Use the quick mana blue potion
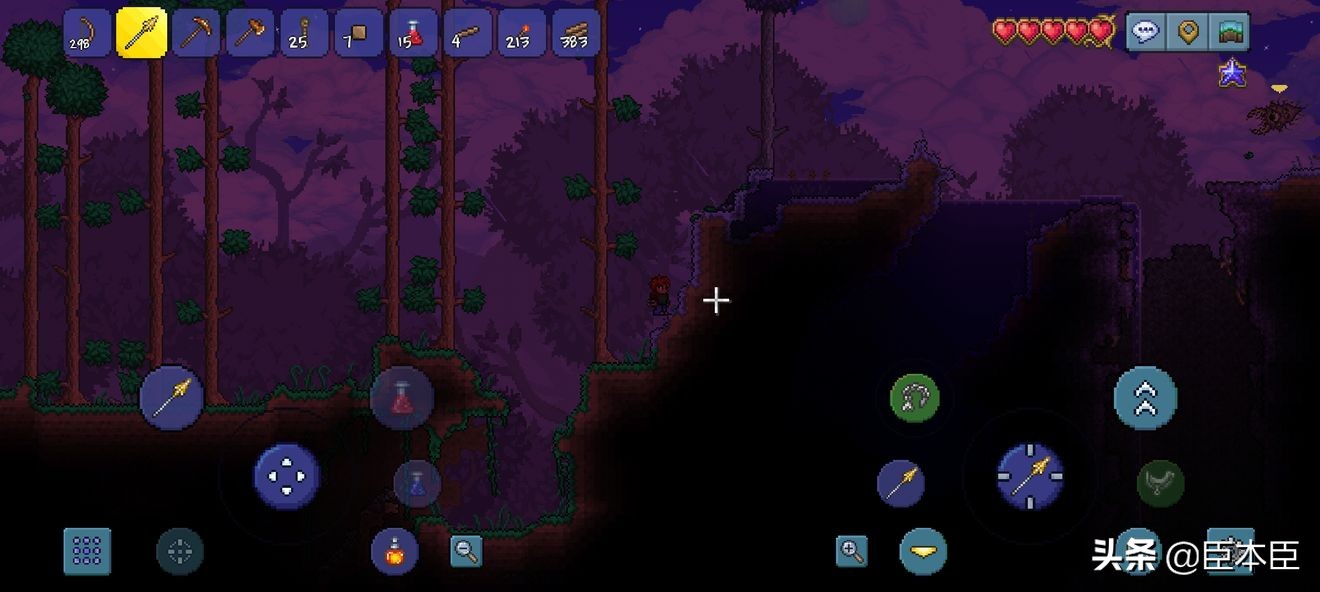Viewport: 1320px width, 592px height. click(x=417, y=483)
